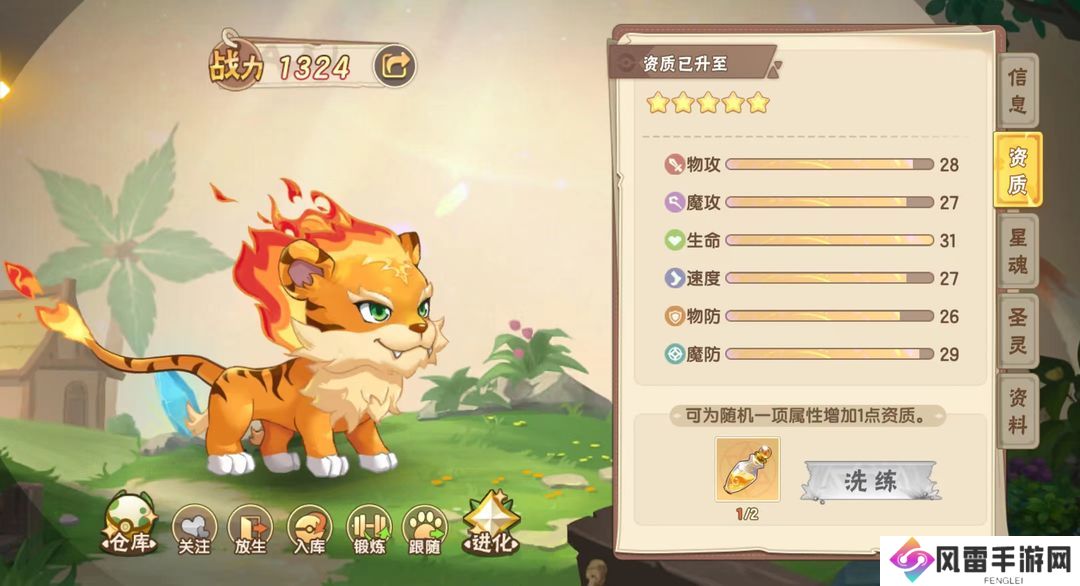Select the aptitude potion item slot
Viewport: 1080px width, 586px height.
pos(747,469)
